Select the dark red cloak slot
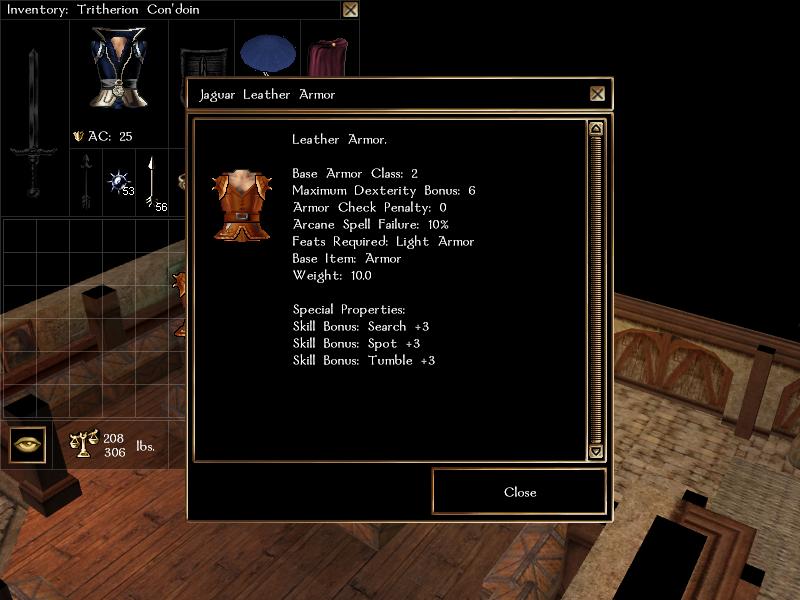Viewport: 800px width, 600px height. pyautogui.click(x=326, y=58)
